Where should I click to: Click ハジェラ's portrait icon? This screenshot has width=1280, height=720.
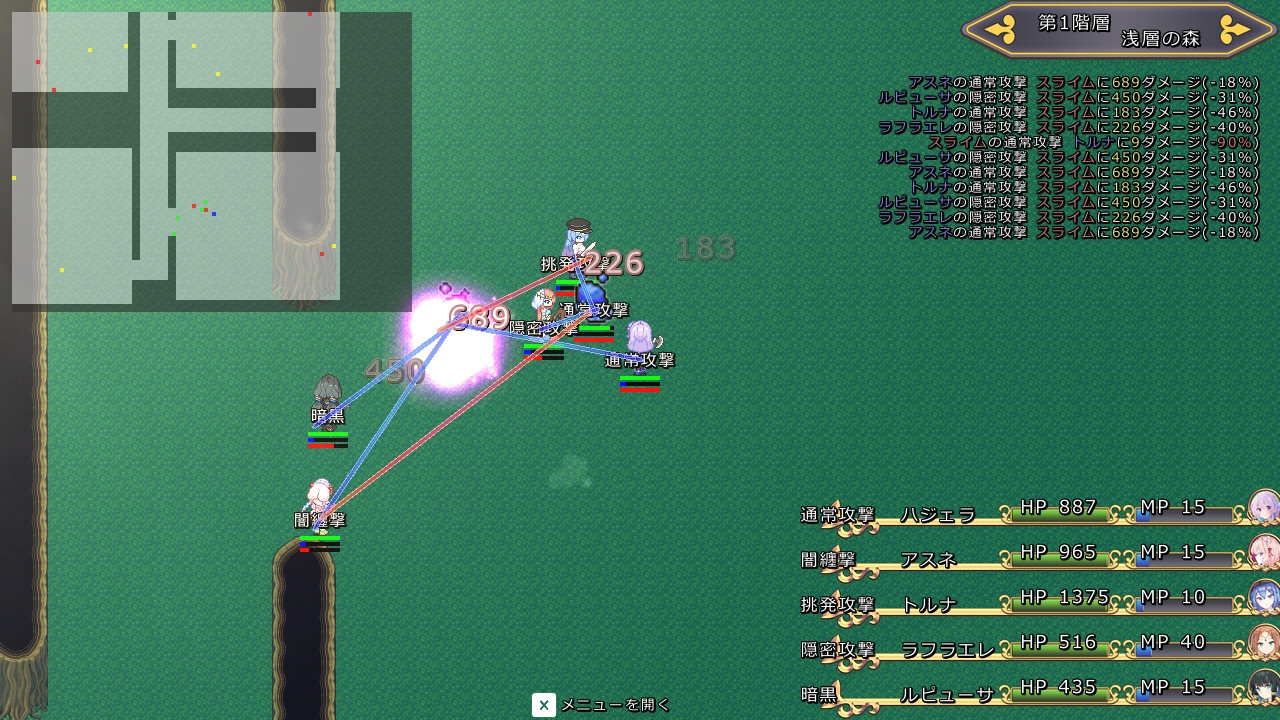pos(1264,507)
